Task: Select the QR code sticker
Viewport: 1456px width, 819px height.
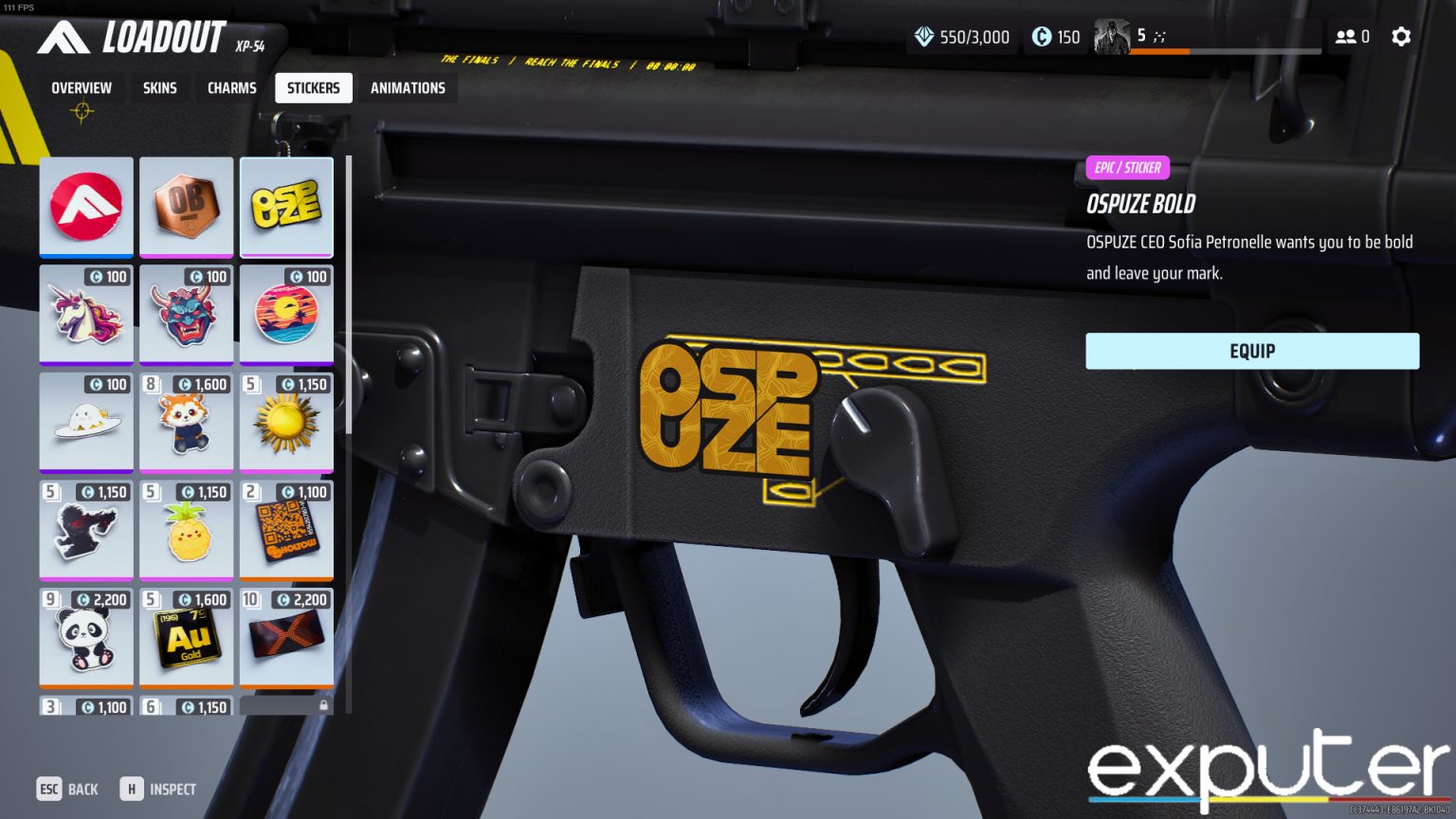Action: click(x=286, y=531)
